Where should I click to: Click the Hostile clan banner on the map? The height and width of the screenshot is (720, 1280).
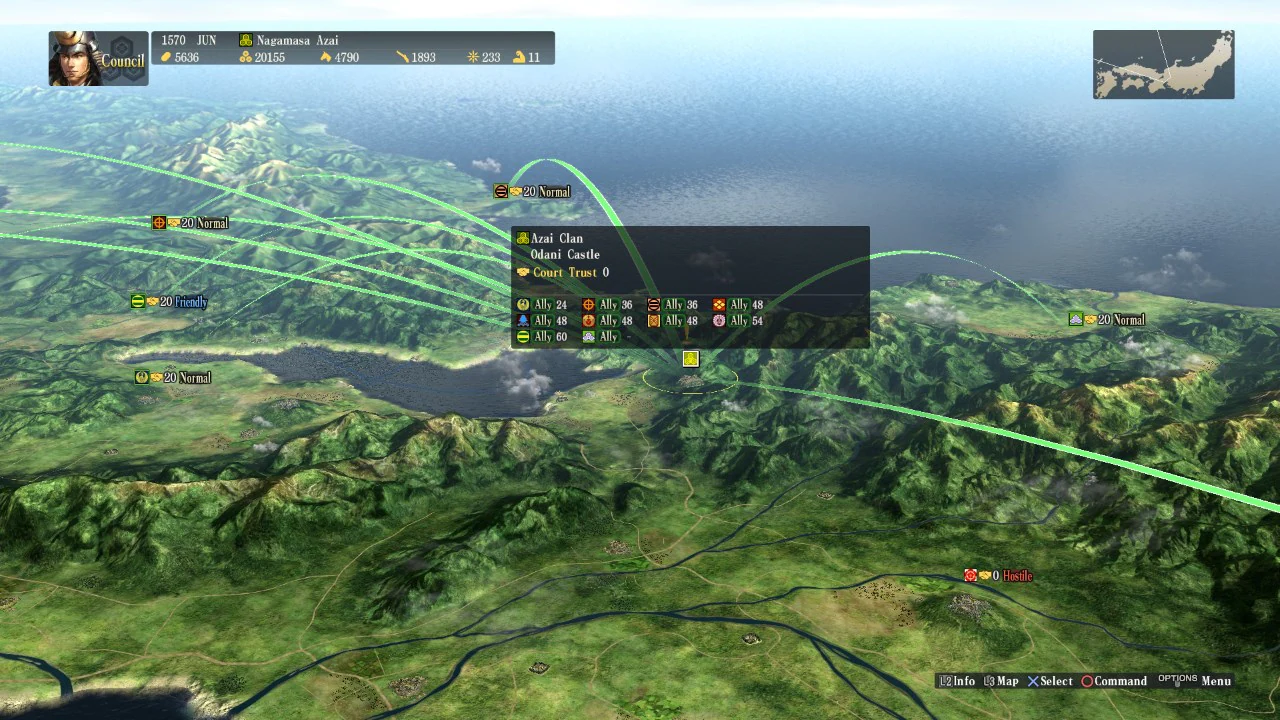(x=997, y=575)
